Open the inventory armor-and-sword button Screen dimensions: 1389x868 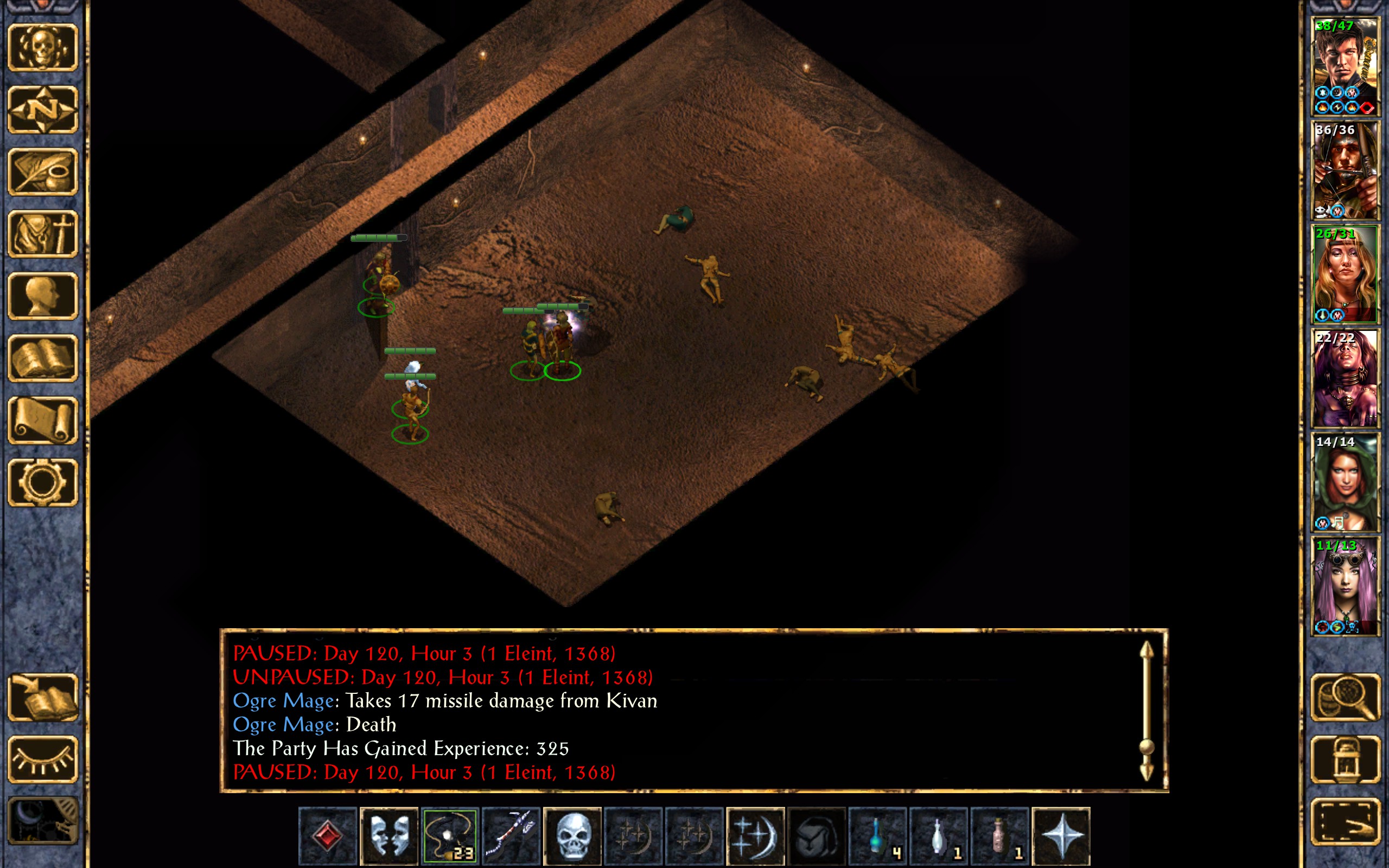pos(43,234)
